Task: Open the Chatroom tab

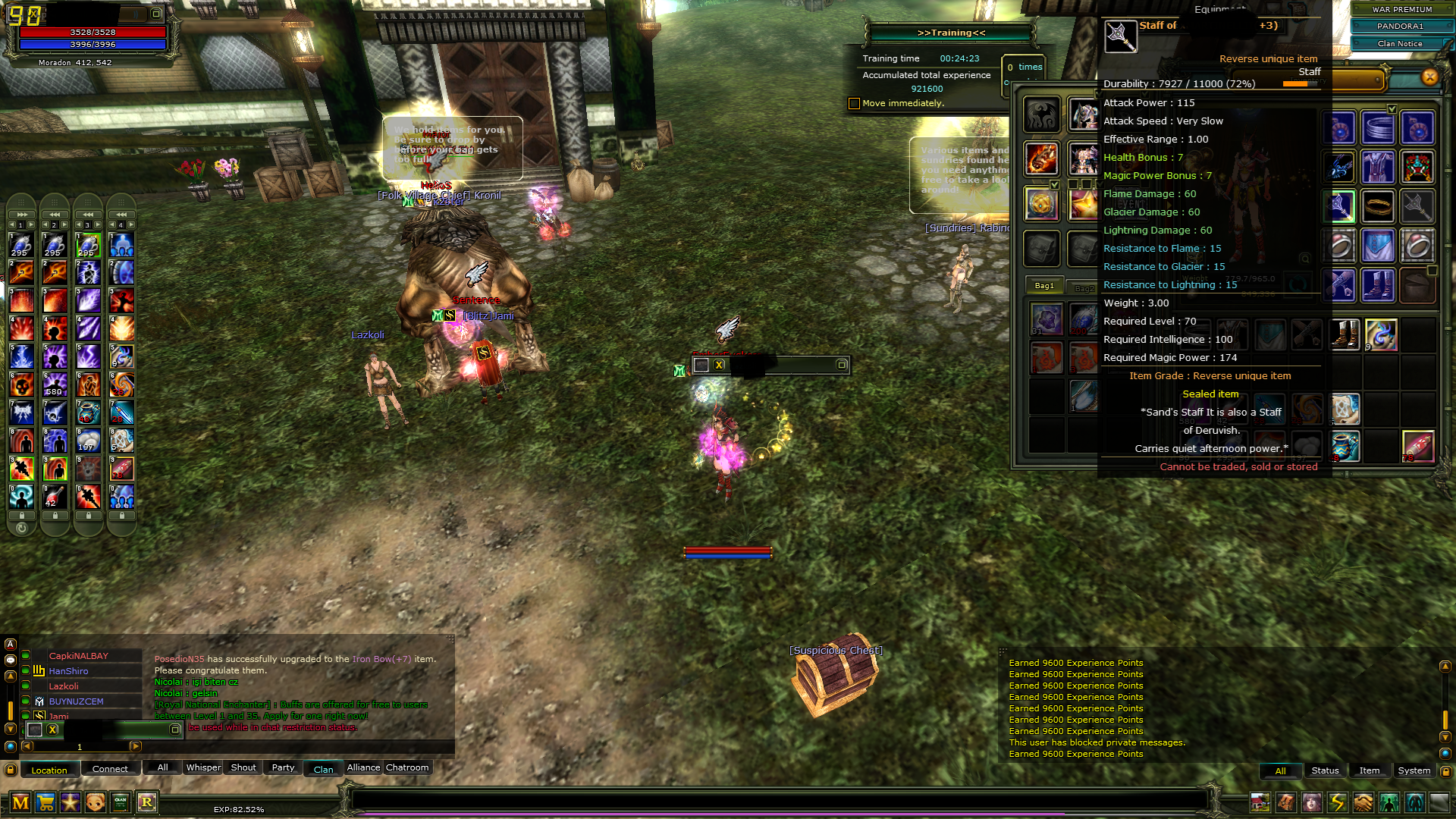Action: click(407, 768)
